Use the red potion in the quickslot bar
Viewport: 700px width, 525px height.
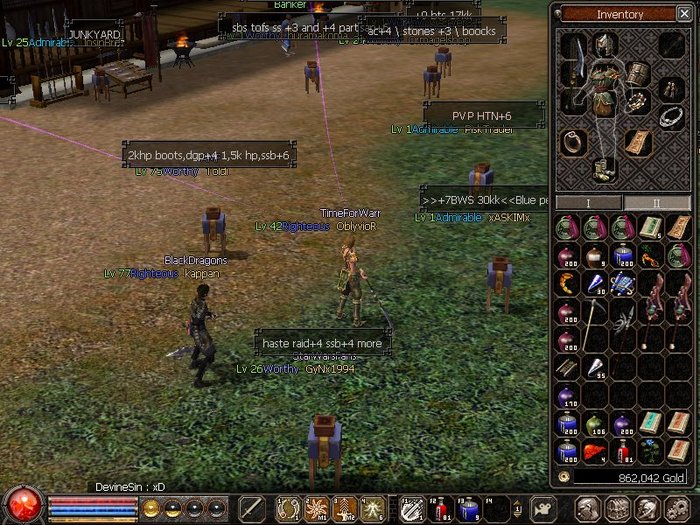tap(440, 508)
